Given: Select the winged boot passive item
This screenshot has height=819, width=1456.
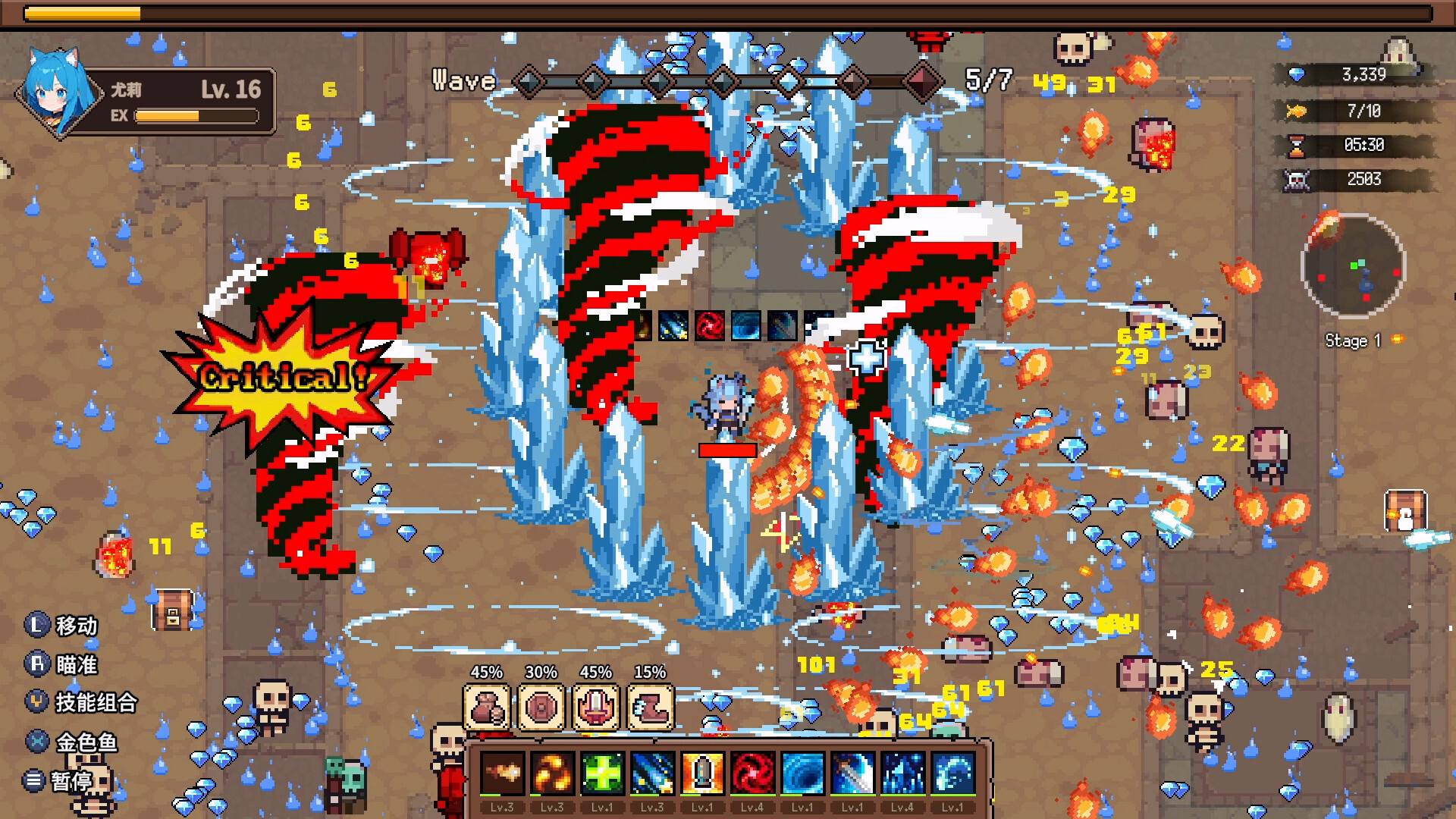Looking at the screenshot, I should pyautogui.click(x=651, y=707).
